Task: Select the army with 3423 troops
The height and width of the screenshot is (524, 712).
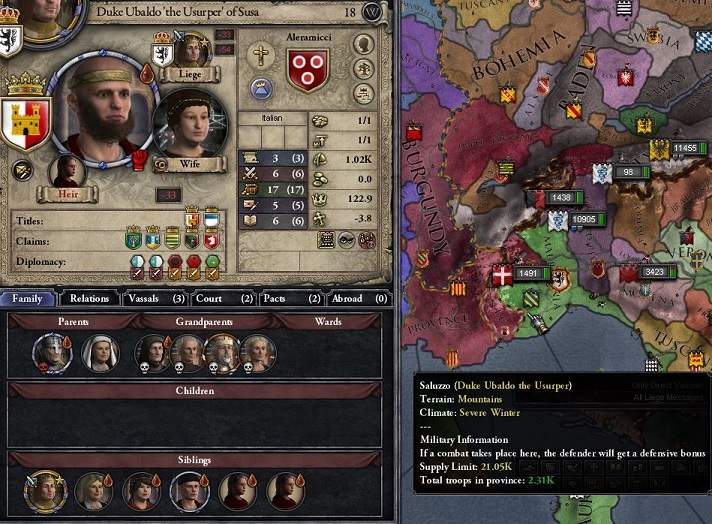Action: [x=654, y=272]
